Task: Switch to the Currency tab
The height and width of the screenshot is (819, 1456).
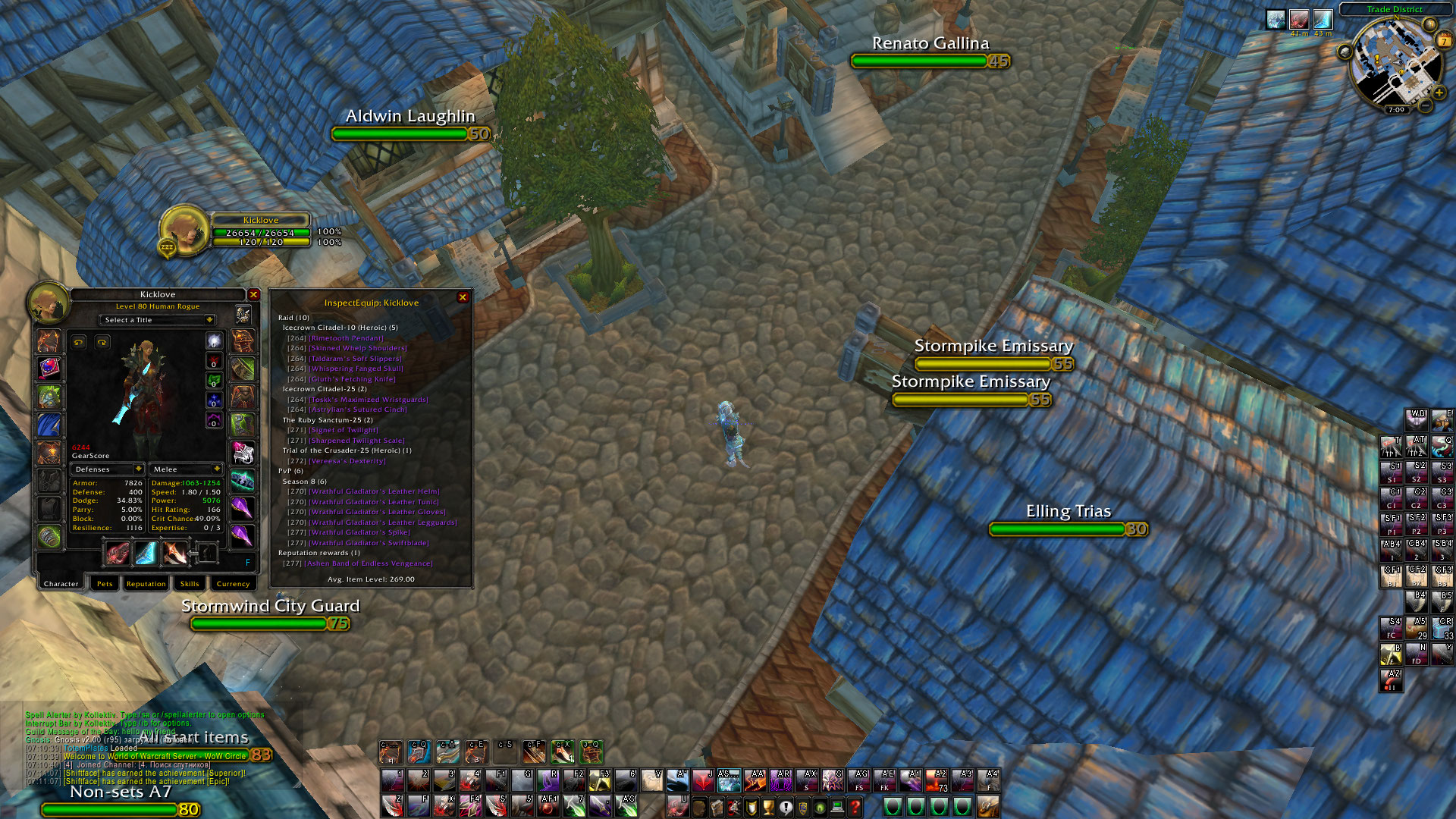Action: click(x=233, y=584)
